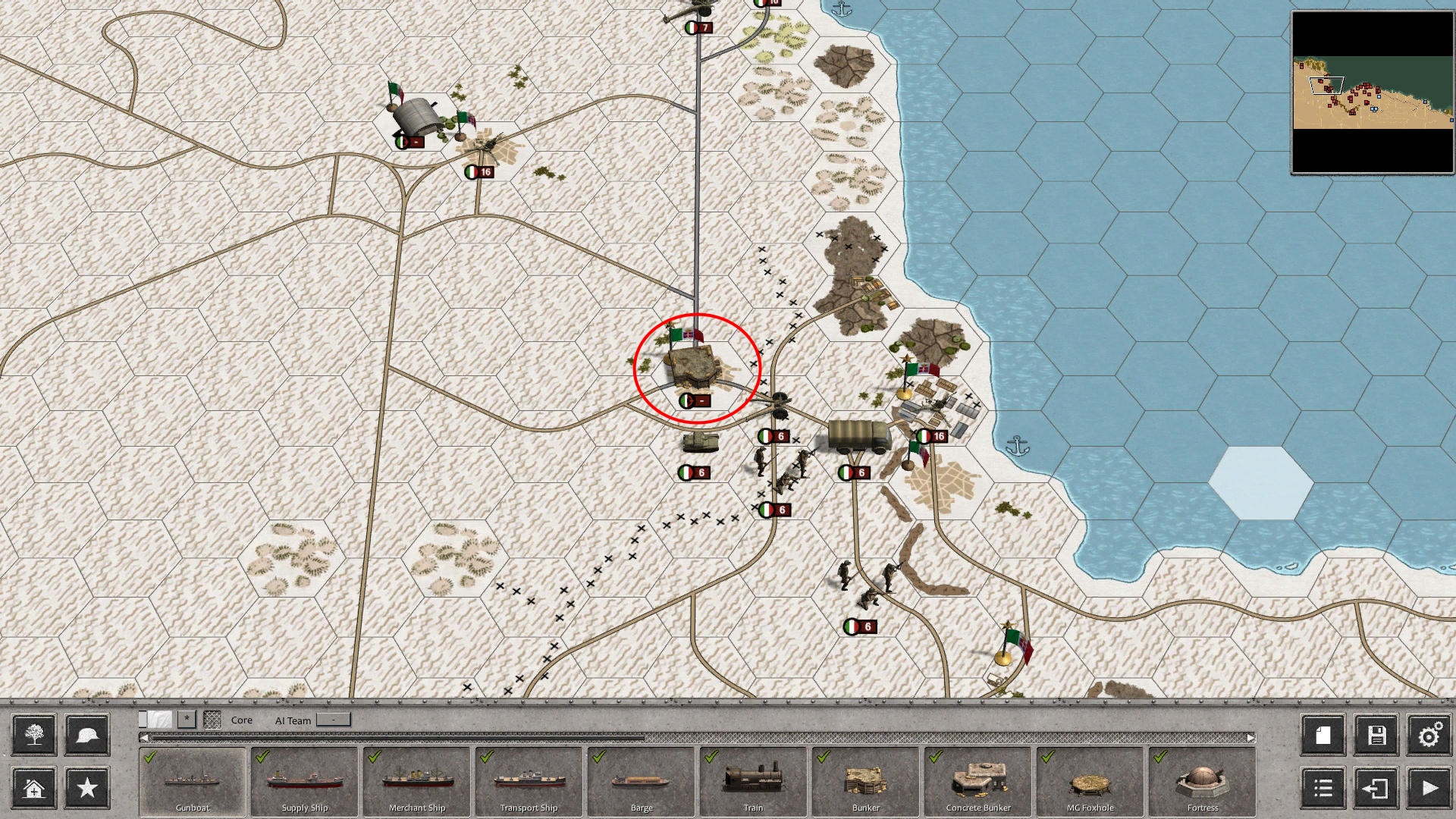
Task: Click the exit editor door icon
Action: 1375,789
